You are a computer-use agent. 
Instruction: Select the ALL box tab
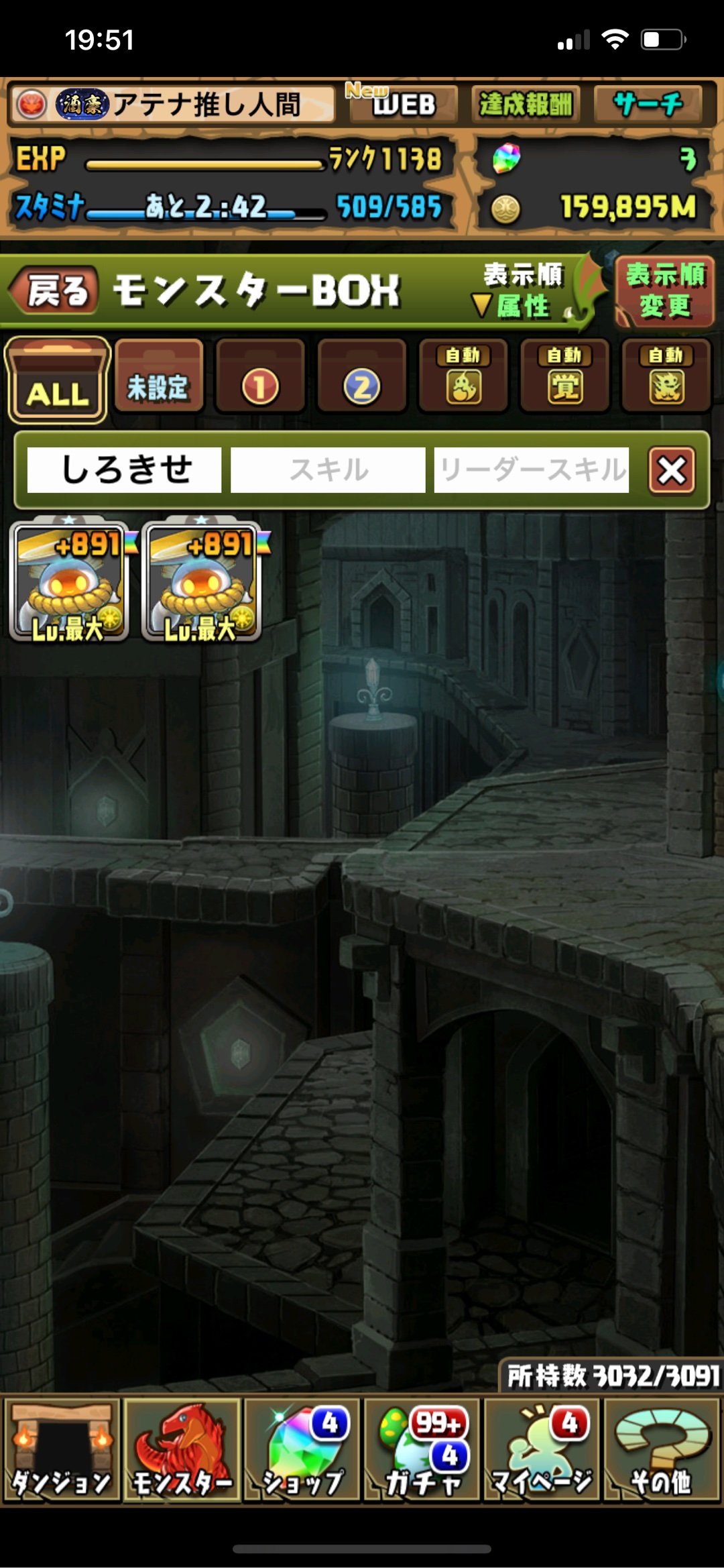(58, 380)
